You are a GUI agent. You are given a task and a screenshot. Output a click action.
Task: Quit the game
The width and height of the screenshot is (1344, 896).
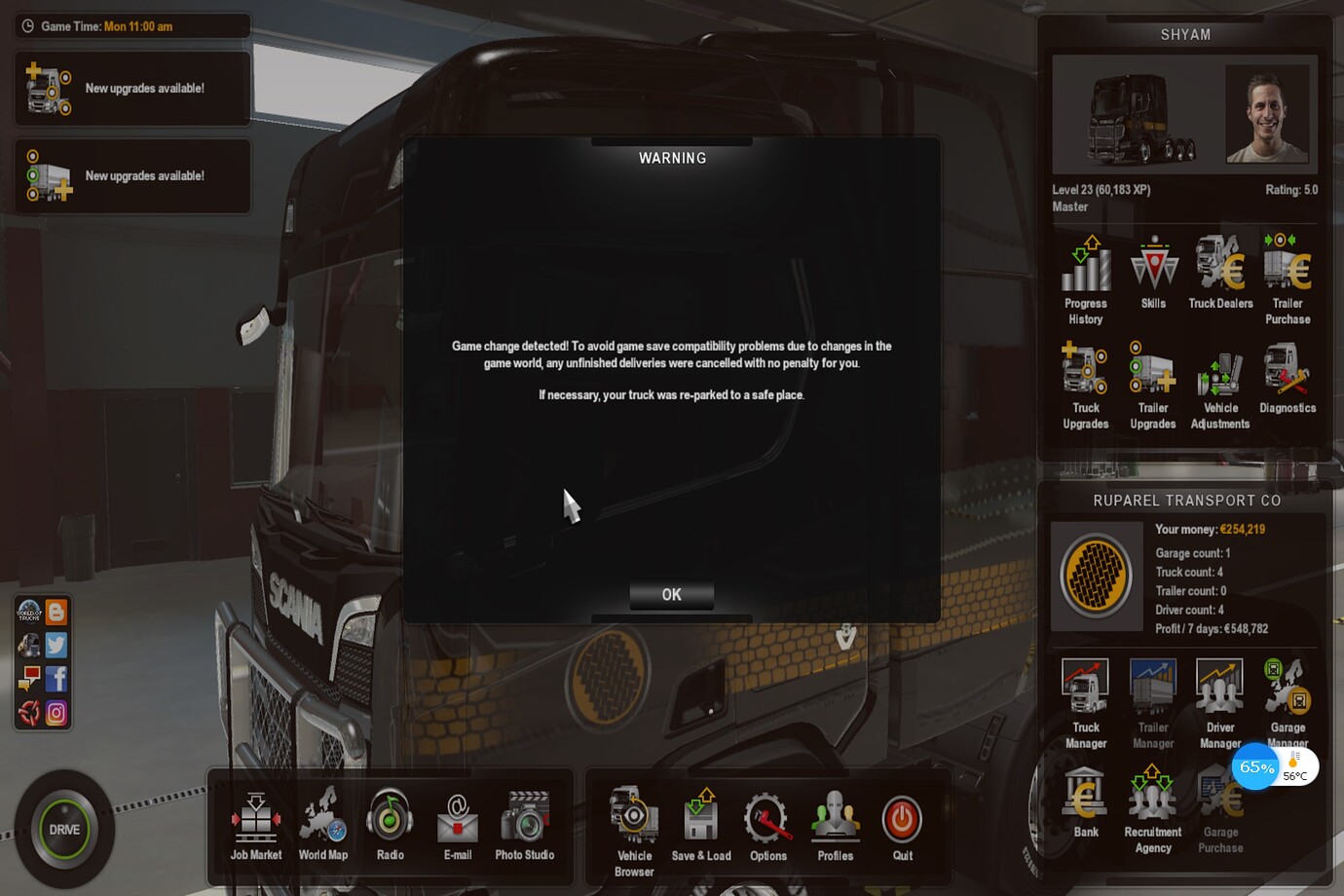[902, 825]
